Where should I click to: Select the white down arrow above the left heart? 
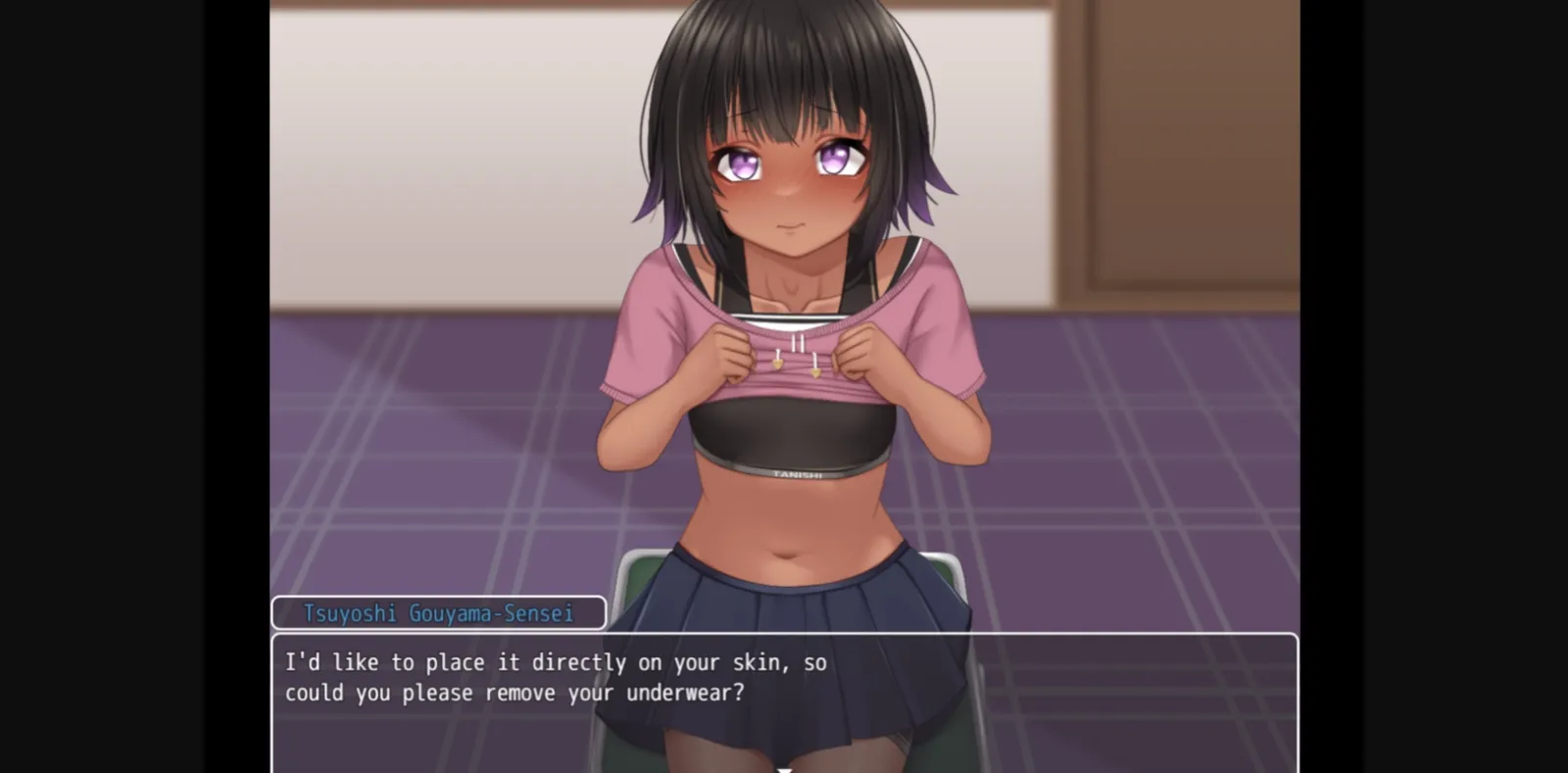click(x=778, y=353)
